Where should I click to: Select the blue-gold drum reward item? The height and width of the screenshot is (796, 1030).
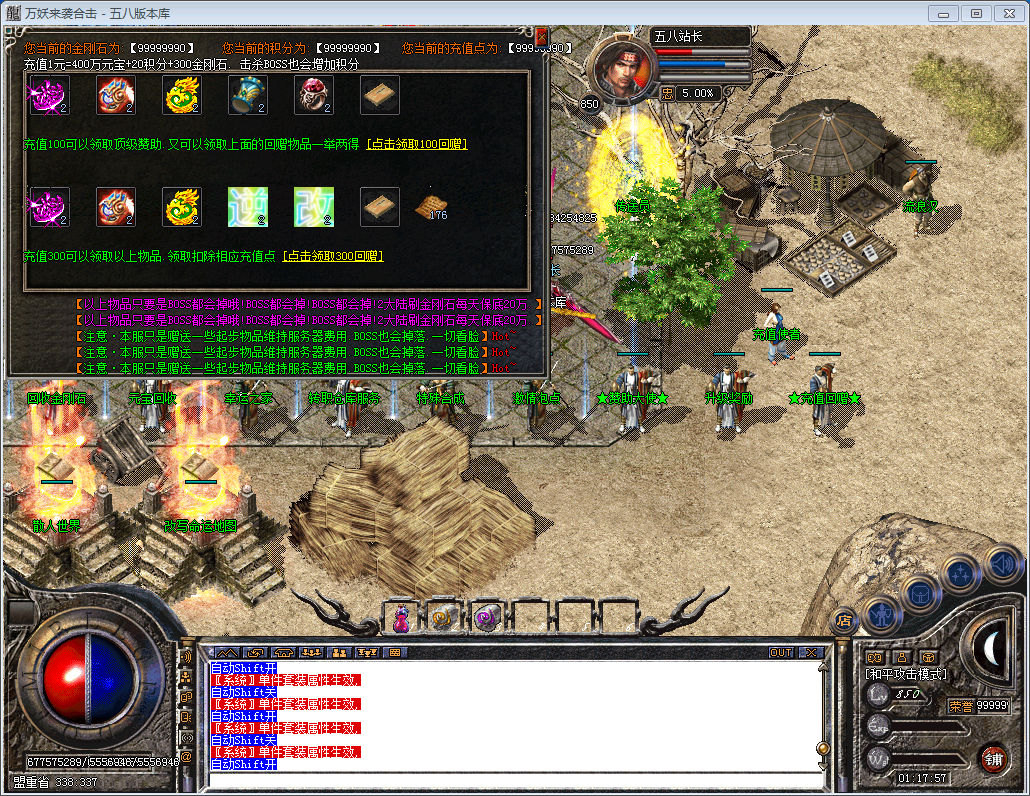coord(247,95)
